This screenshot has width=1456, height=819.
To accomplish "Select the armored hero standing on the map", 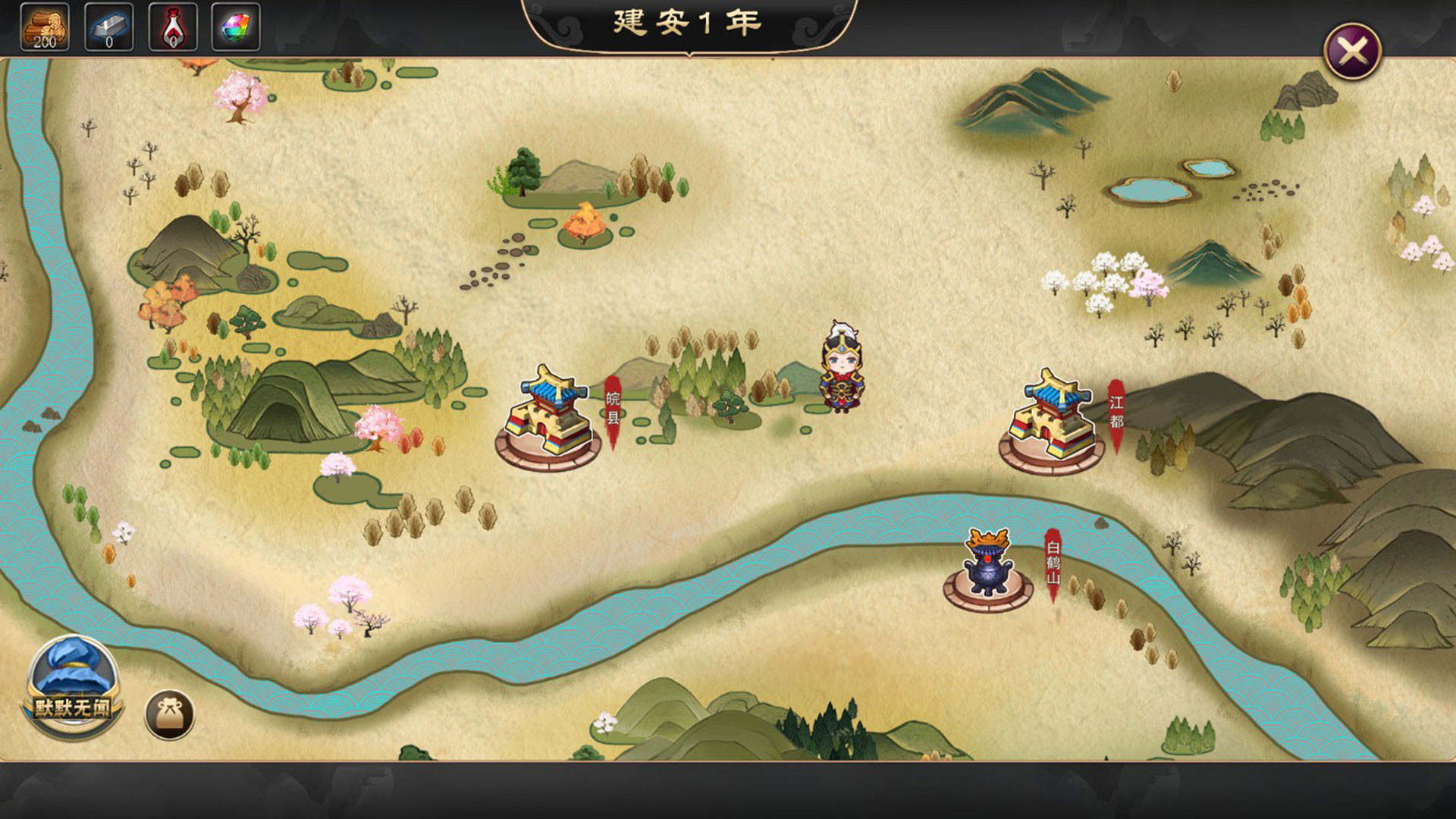I will [x=842, y=372].
